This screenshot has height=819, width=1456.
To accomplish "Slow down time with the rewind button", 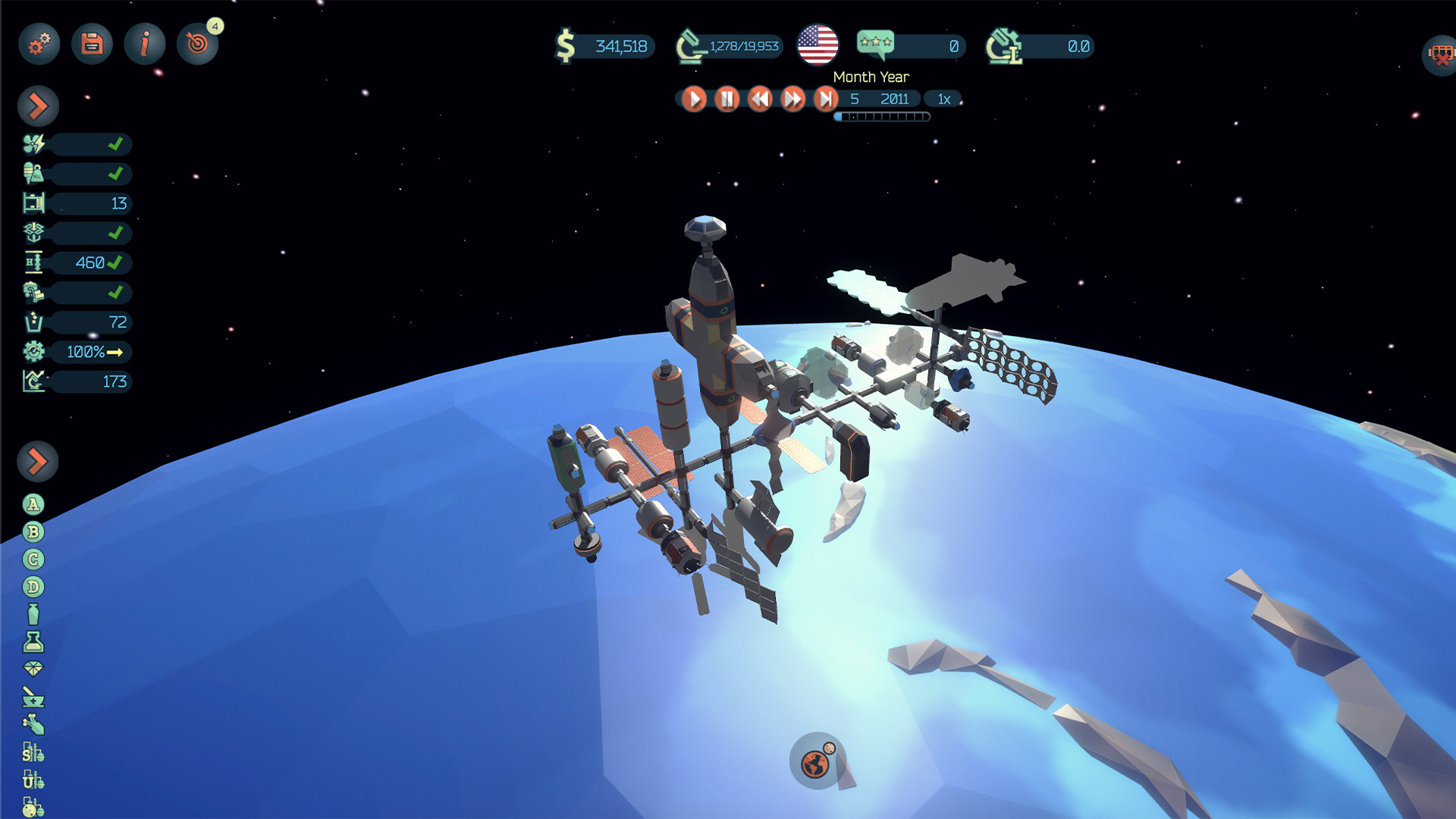I will tap(760, 99).
